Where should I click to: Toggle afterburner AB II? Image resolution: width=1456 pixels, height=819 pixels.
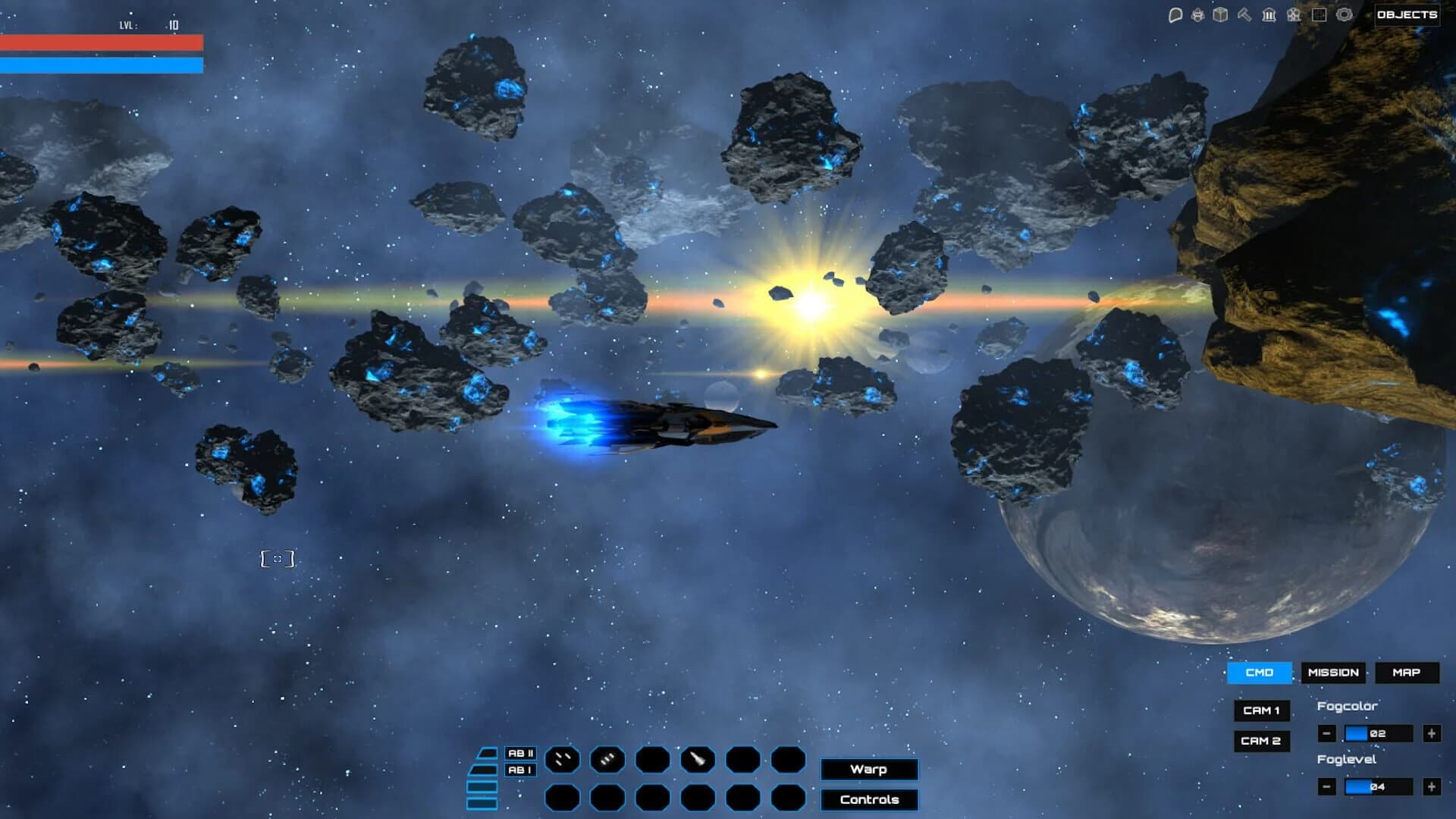click(520, 753)
